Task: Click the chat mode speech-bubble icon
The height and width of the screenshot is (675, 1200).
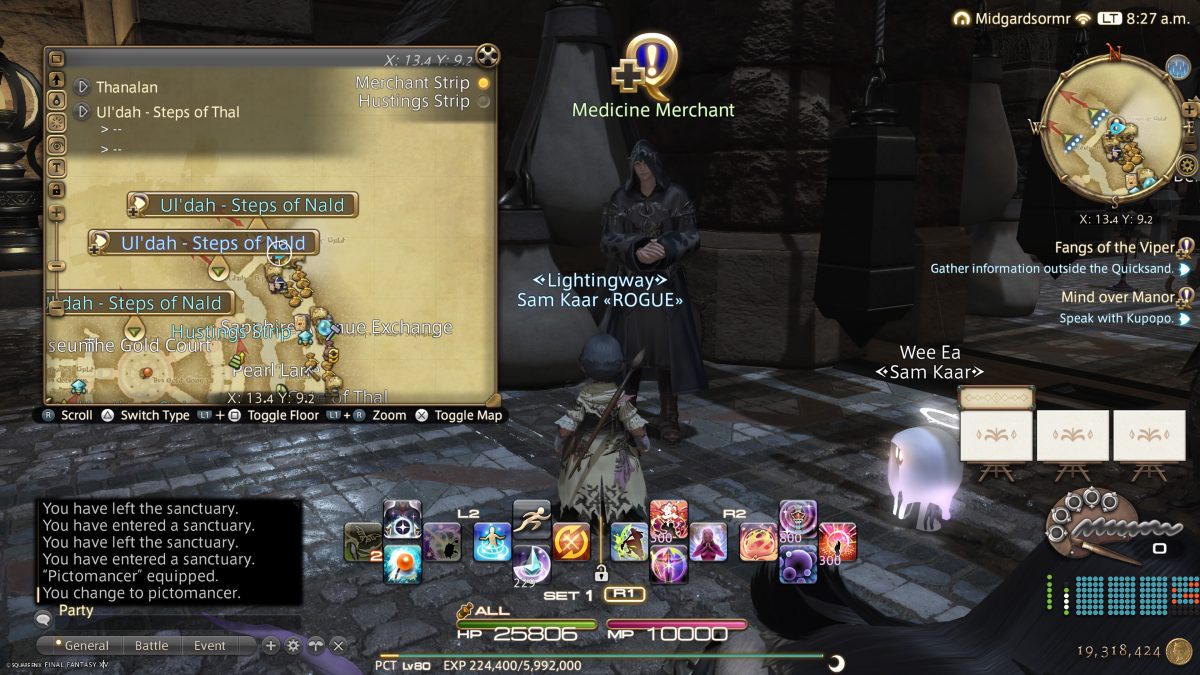Action: click(44, 619)
